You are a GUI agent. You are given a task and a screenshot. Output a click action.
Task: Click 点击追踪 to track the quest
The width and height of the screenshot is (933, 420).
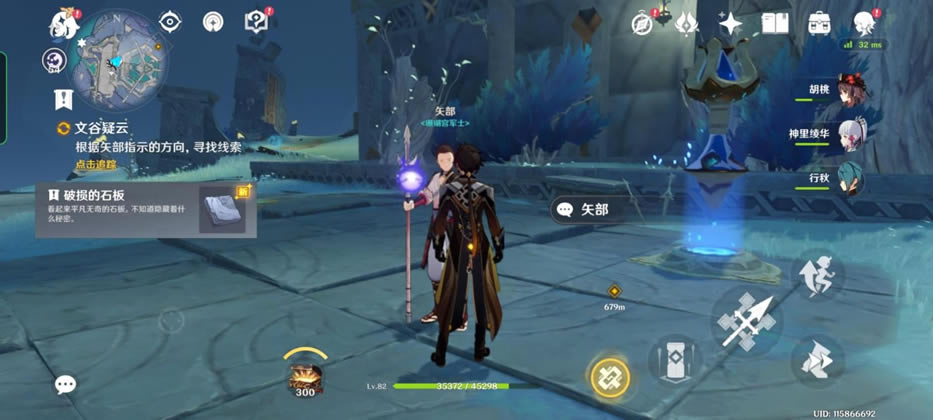(x=96, y=164)
